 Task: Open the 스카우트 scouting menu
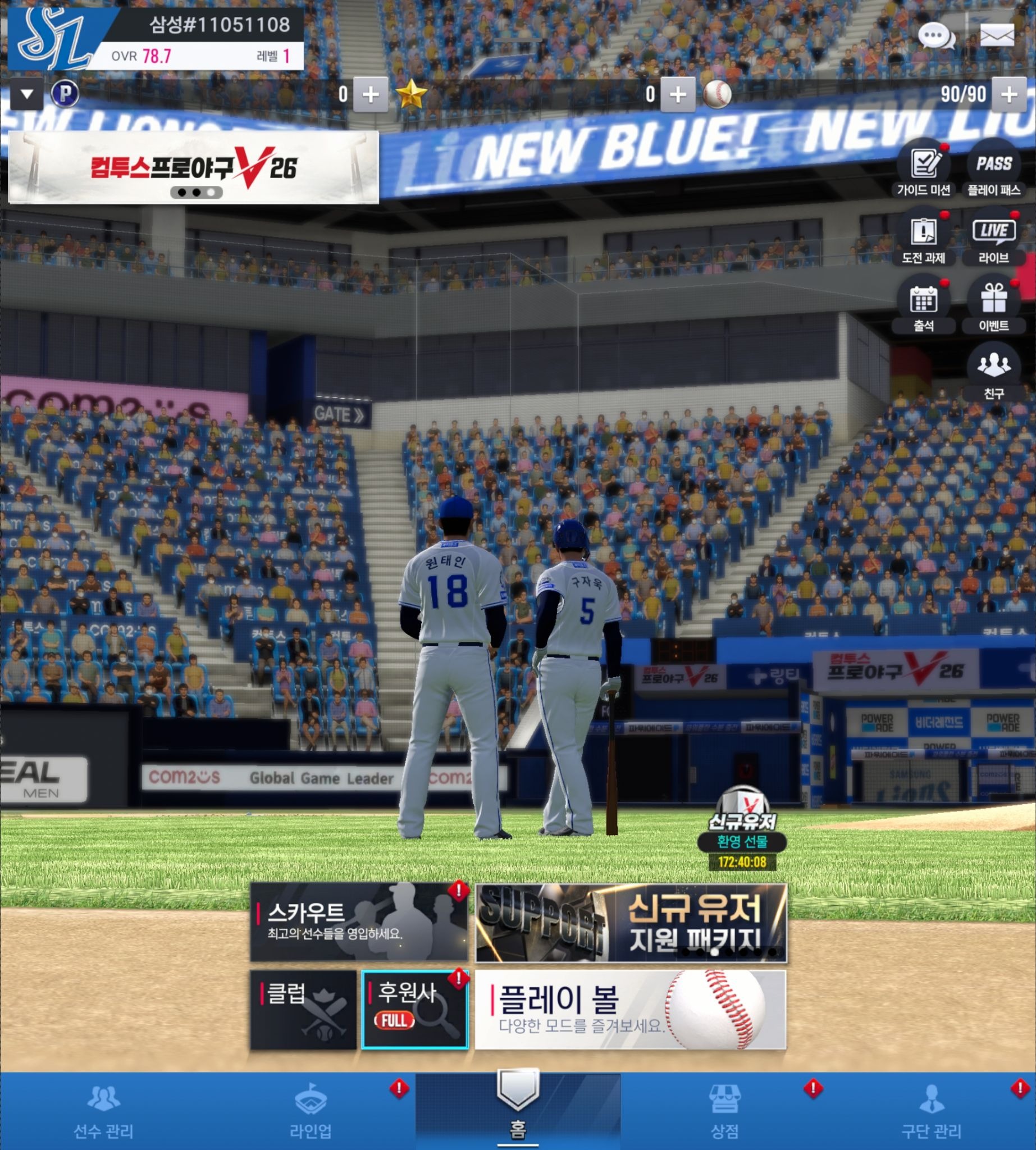[x=359, y=922]
